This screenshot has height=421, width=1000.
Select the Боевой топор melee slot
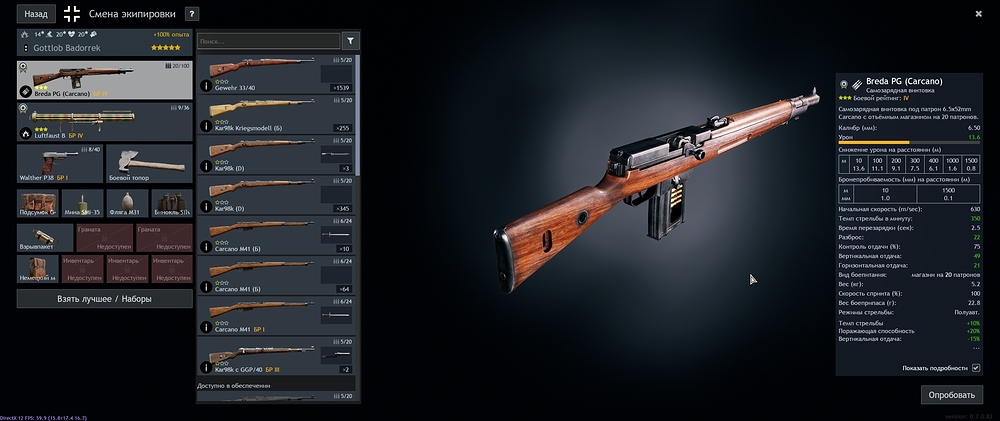click(149, 164)
